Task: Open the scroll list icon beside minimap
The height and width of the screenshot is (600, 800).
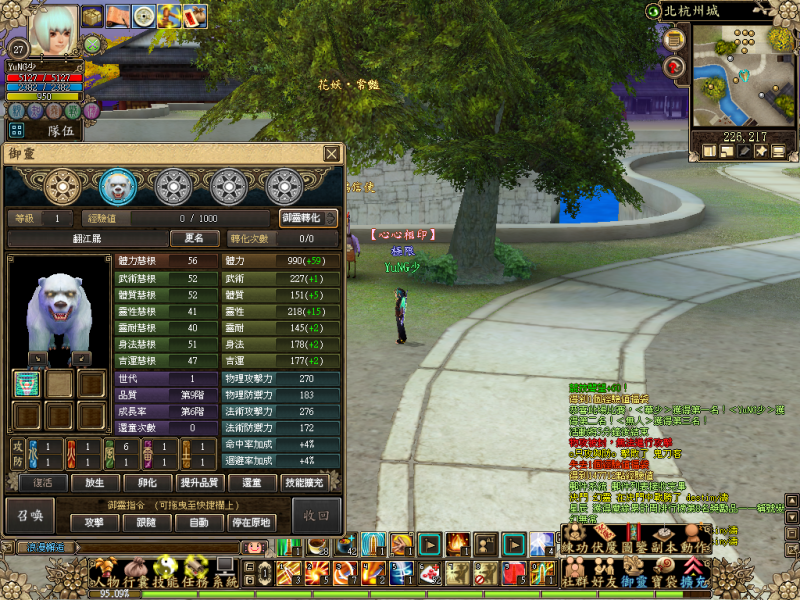Action: pos(674,40)
